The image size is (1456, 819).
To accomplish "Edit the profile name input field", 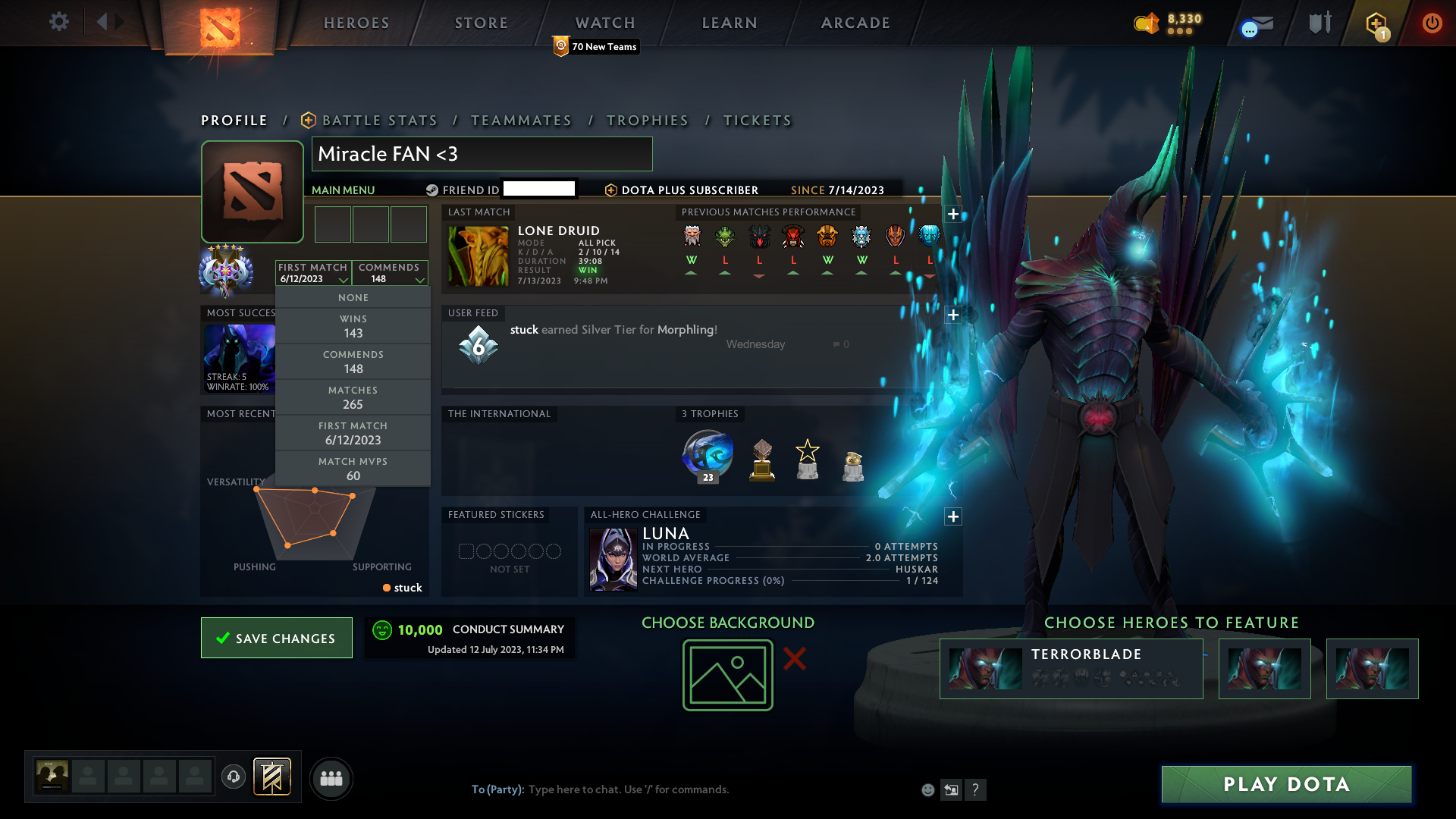I will click(482, 154).
